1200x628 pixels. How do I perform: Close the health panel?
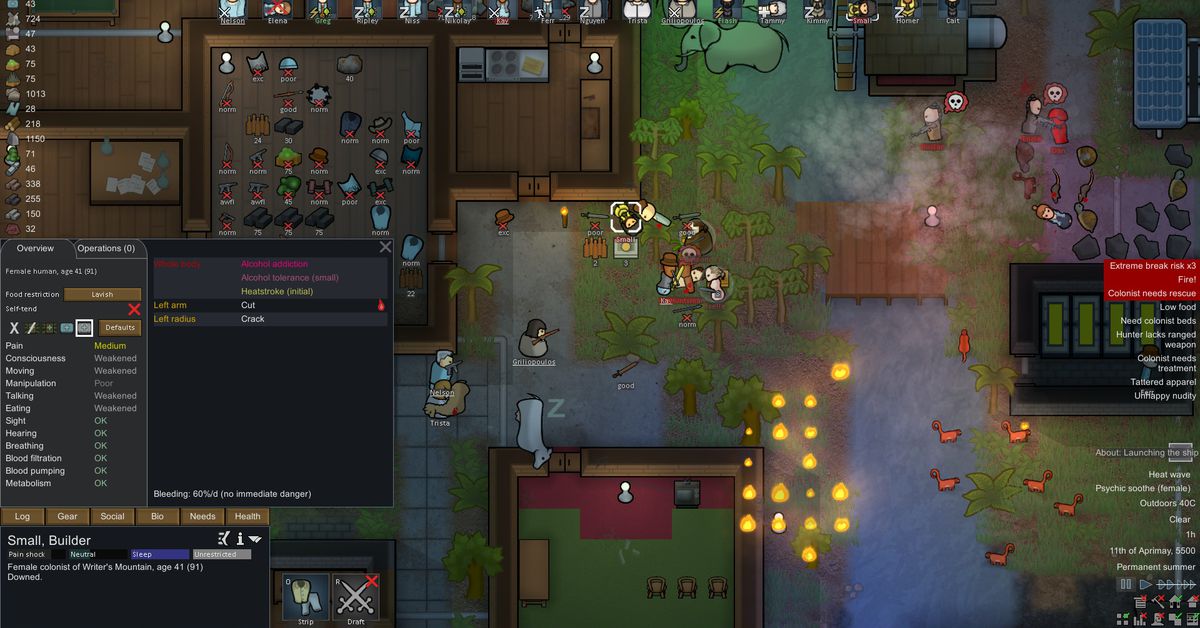385,246
